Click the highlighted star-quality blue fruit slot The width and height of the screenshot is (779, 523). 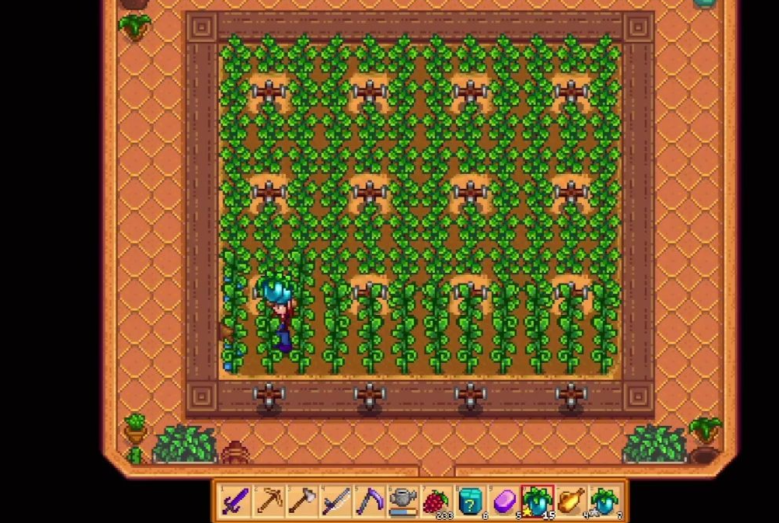pos(537,500)
